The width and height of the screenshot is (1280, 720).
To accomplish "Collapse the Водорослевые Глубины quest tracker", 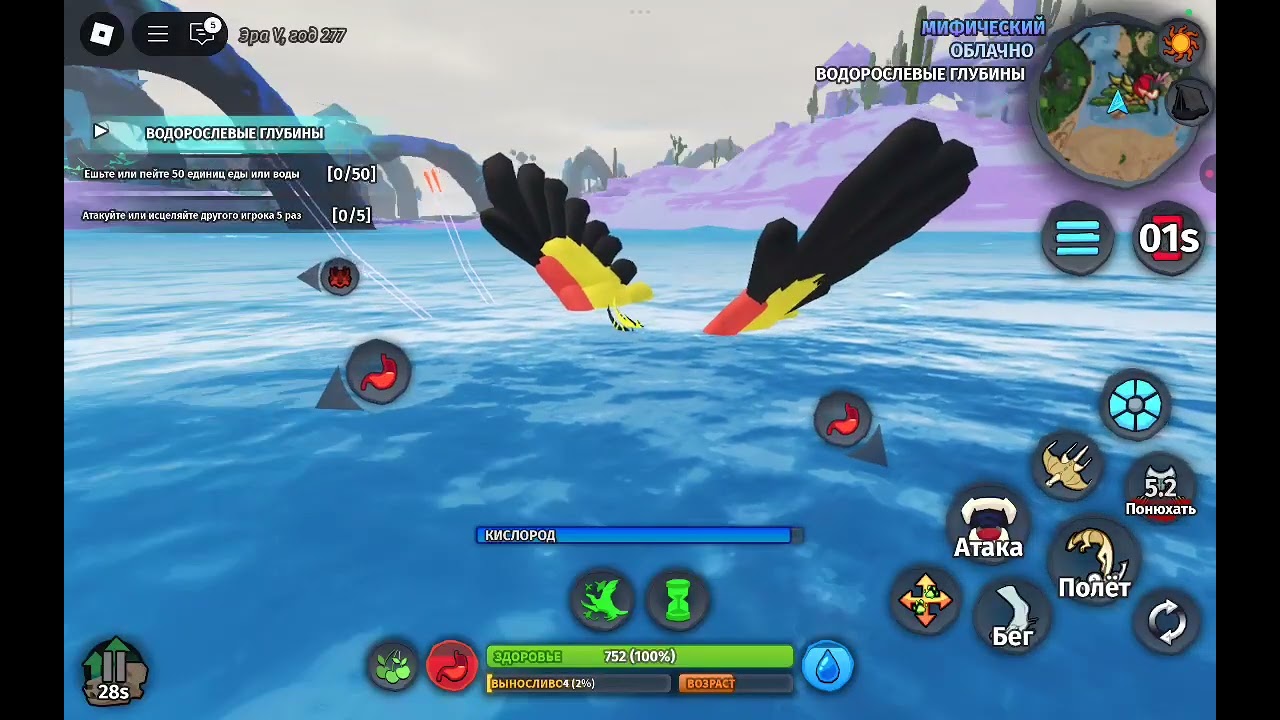I will click(x=101, y=132).
